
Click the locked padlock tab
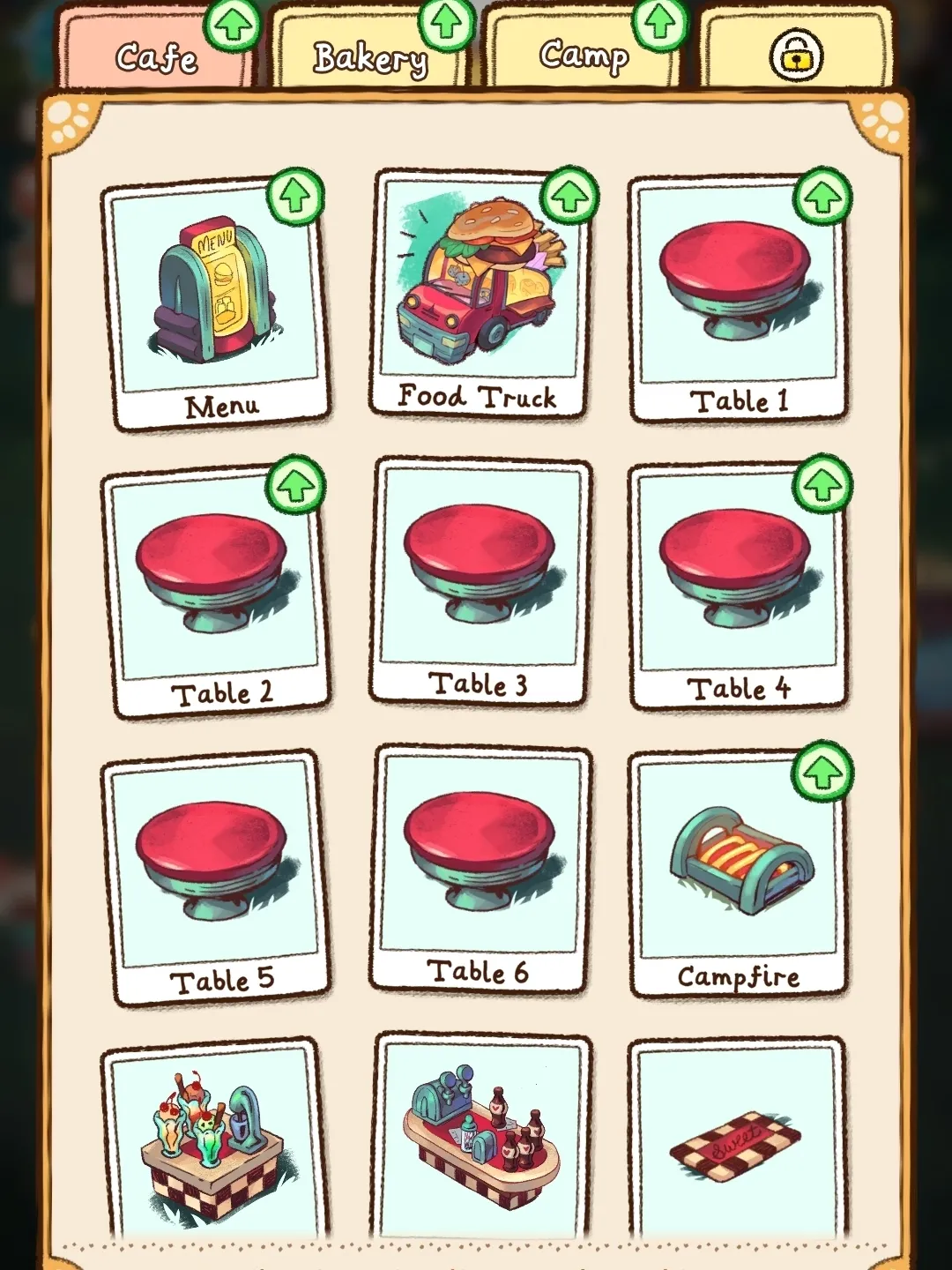(796, 56)
